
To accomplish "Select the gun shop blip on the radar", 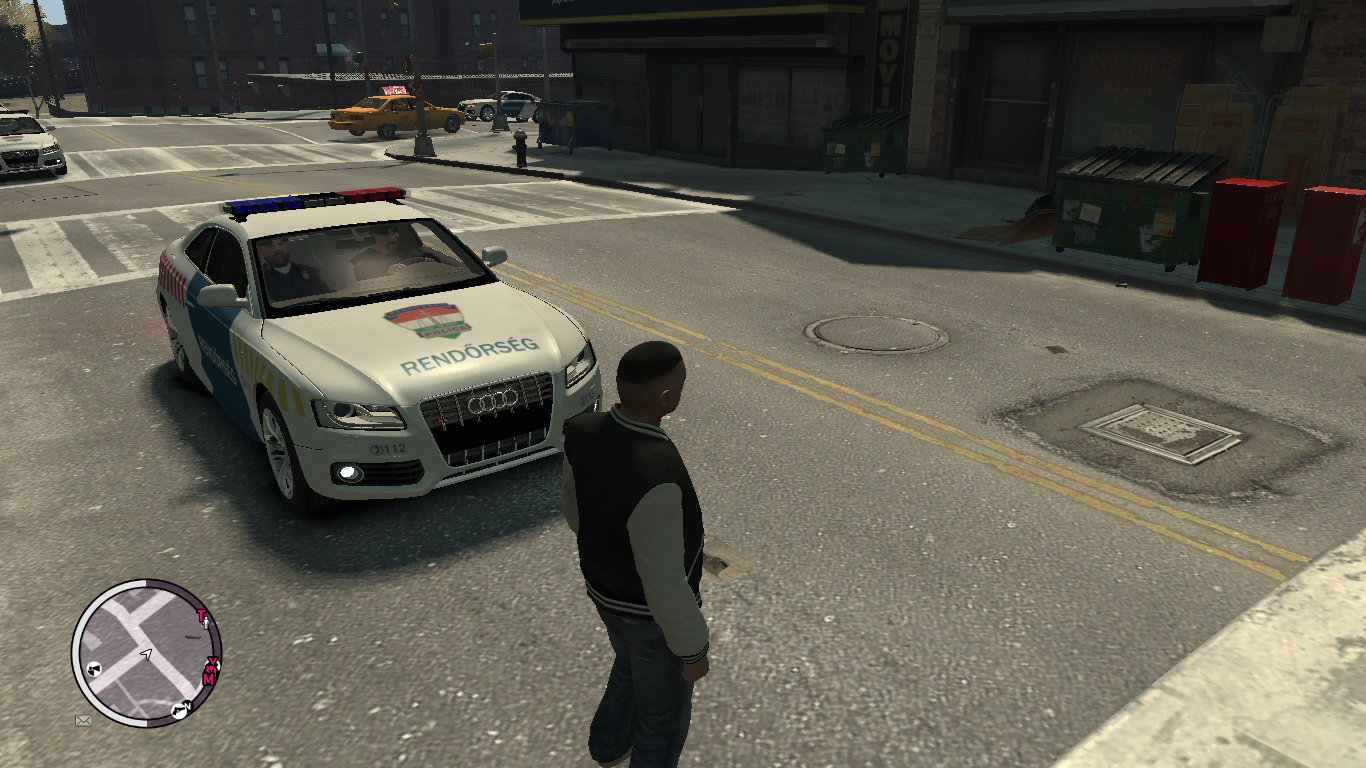I will coord(179,709).
